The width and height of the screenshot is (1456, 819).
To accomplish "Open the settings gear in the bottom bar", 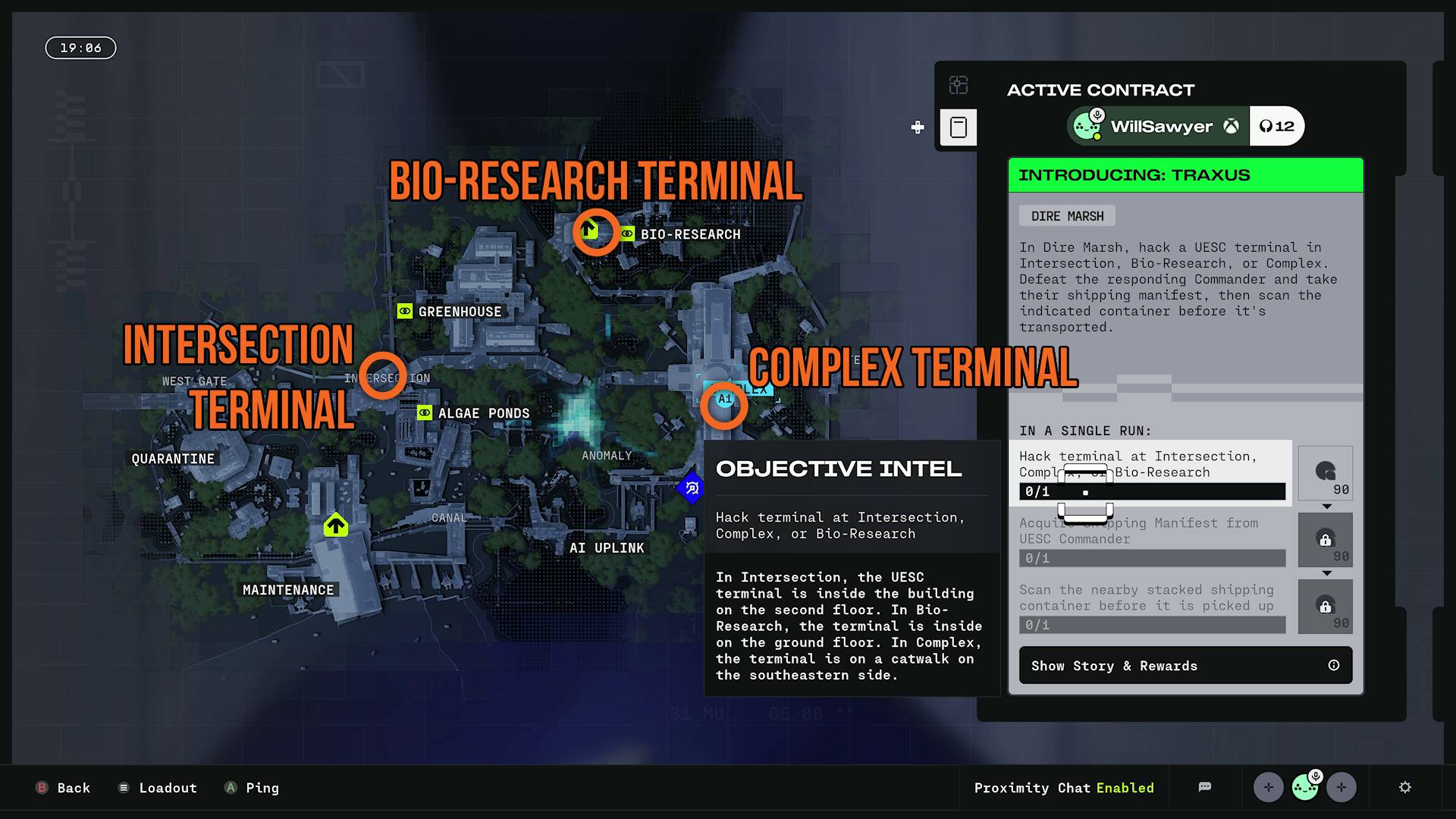I will tap(1407, 788).
